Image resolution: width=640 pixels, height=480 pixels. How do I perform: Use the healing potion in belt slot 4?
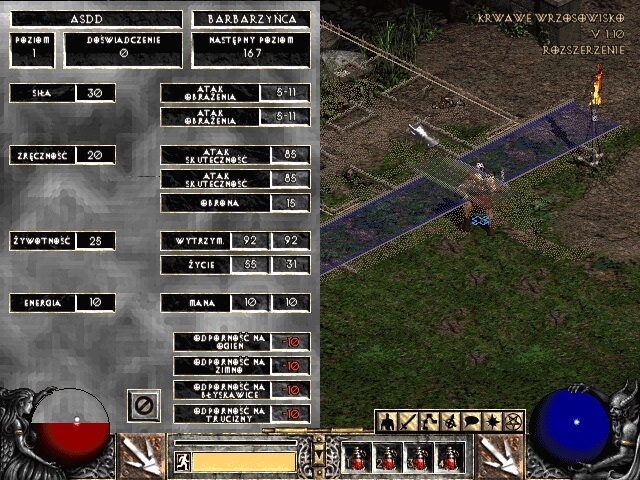(450, 458)
